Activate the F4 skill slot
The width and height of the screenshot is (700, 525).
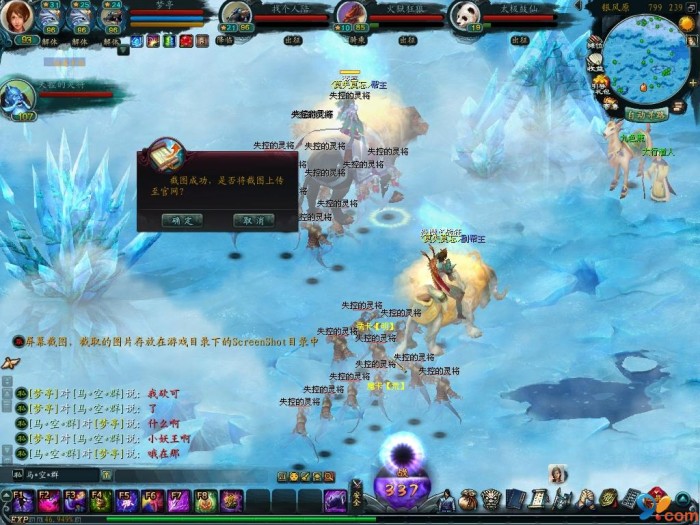point(100,500)
